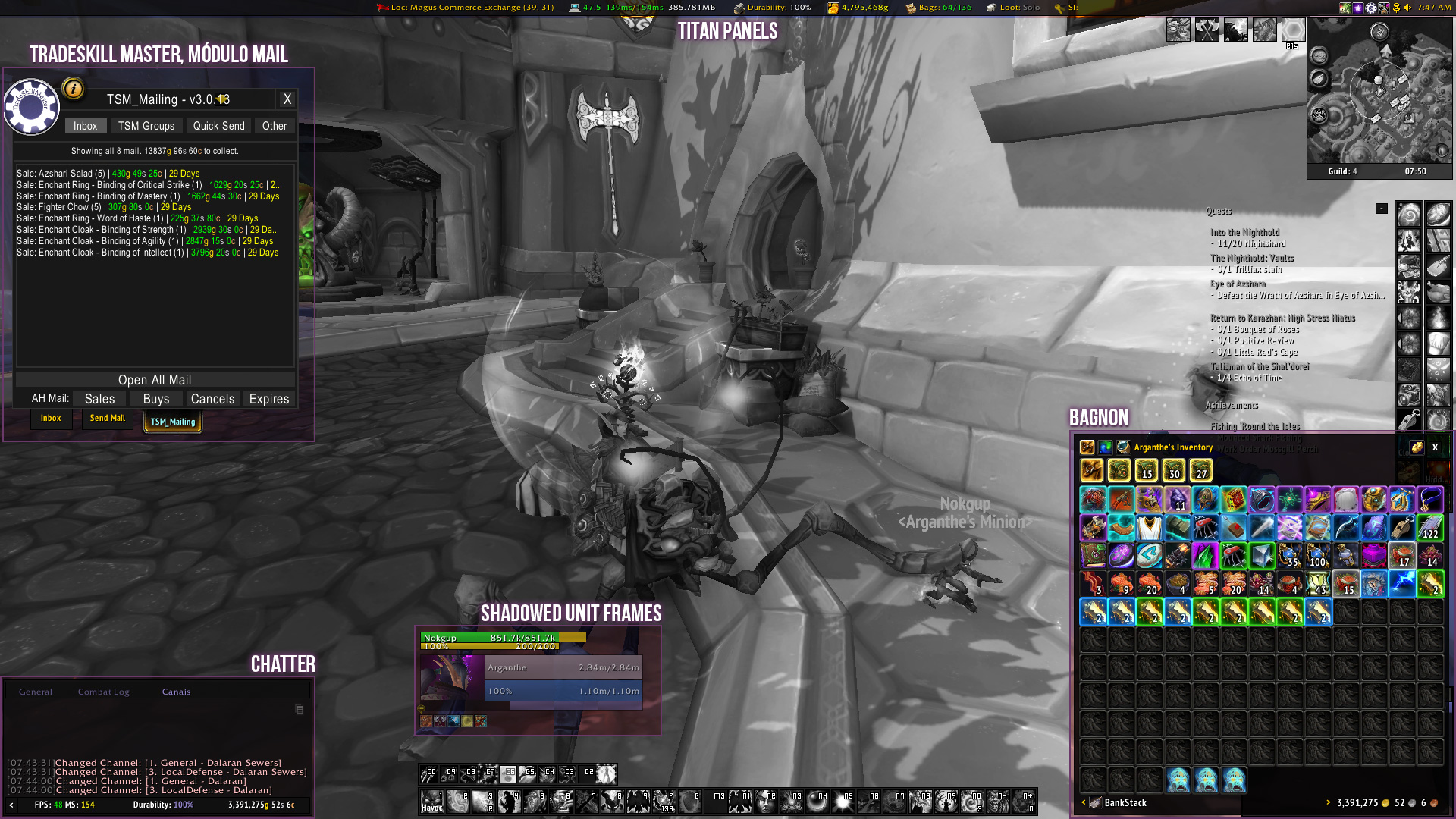Open AH Cancels mail
1456x819 pixels.
[212, 399]
